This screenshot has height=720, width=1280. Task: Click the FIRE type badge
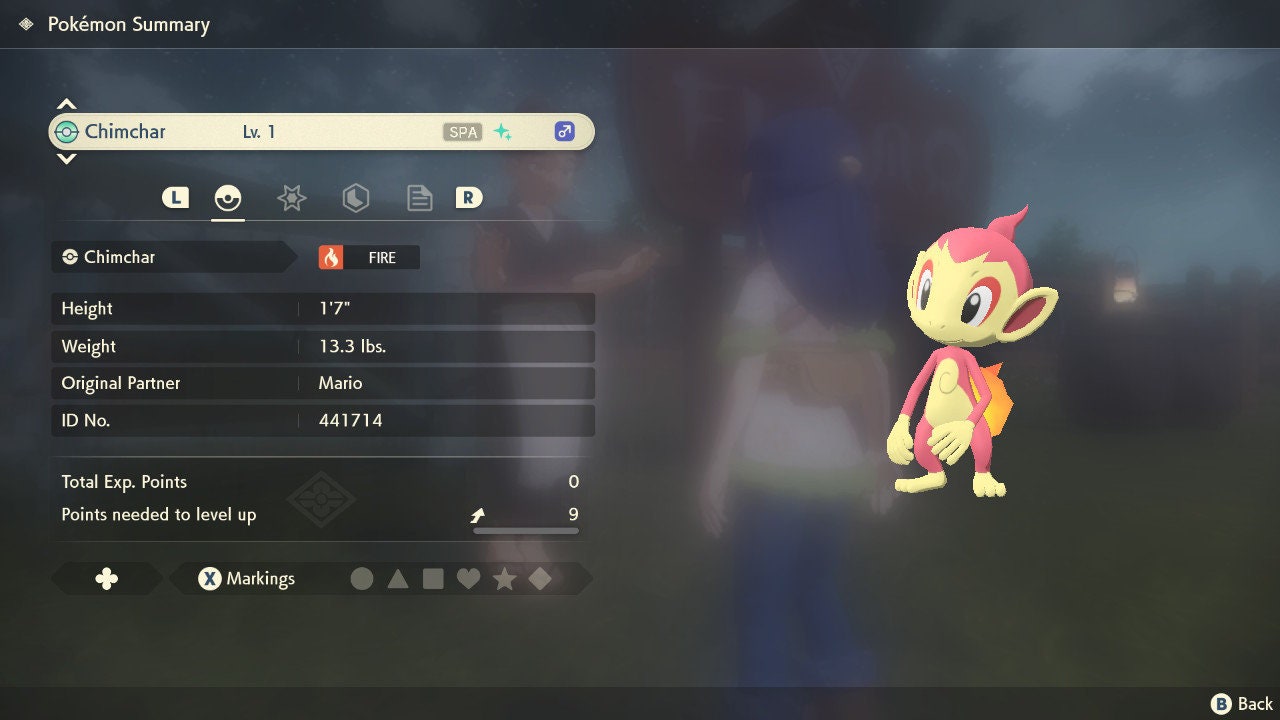coord(369,258)
